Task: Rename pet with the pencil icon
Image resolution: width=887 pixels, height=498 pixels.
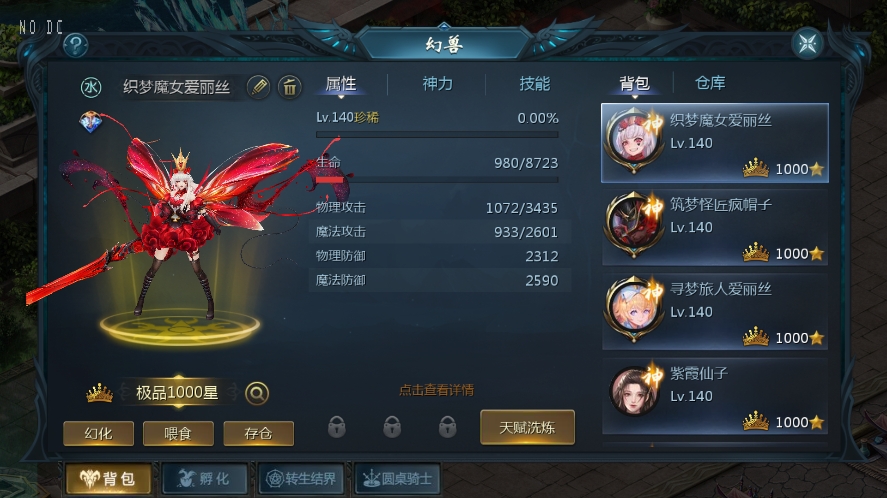Action: (258, 87)
